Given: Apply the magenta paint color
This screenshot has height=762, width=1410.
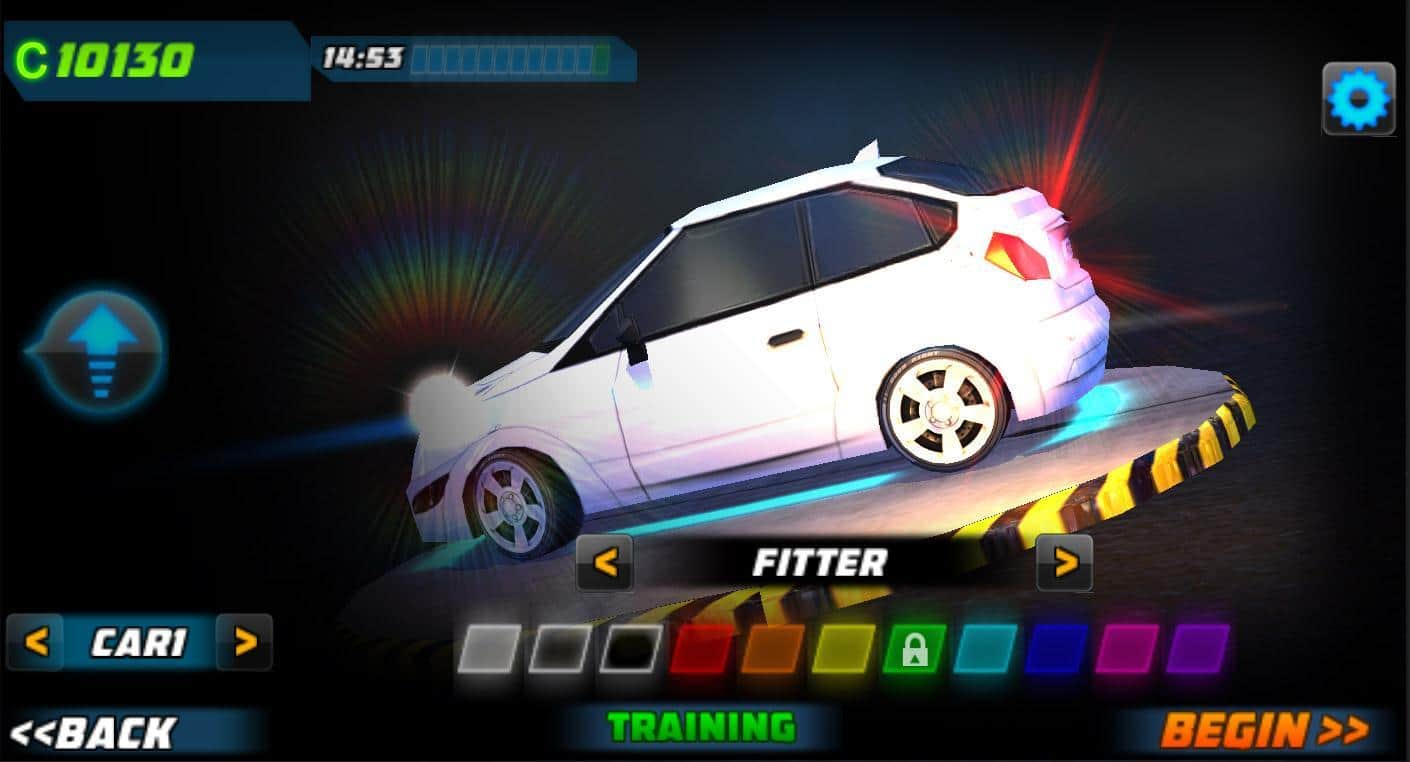Looking at the screenshot, I should coord(1127,649).
